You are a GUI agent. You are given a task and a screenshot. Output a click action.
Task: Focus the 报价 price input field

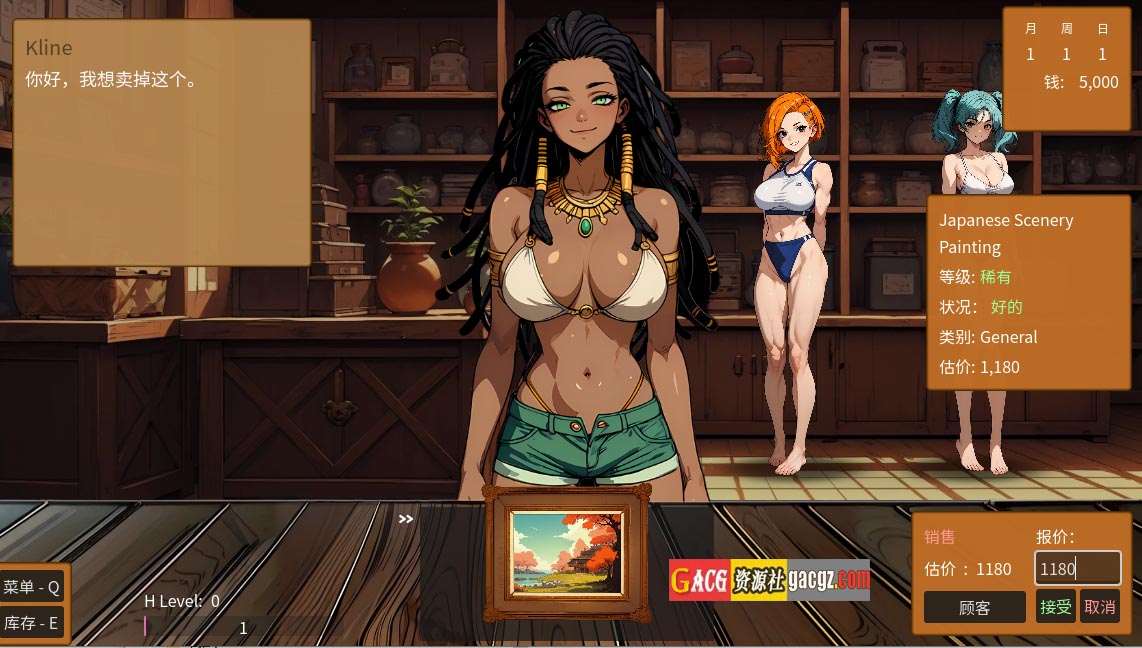[1076, 569]
